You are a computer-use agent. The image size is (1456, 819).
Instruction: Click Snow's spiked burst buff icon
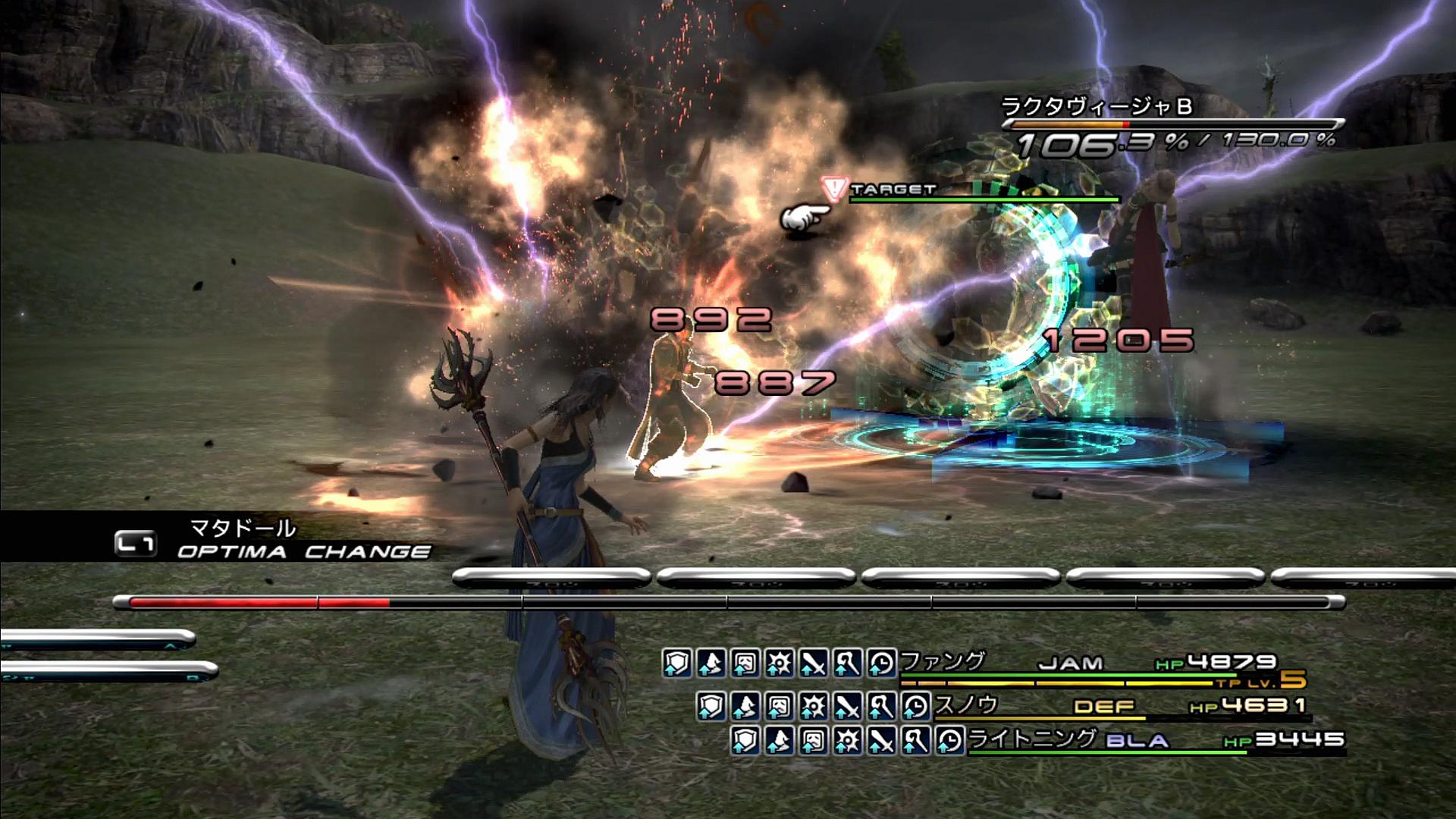[813, 707]
